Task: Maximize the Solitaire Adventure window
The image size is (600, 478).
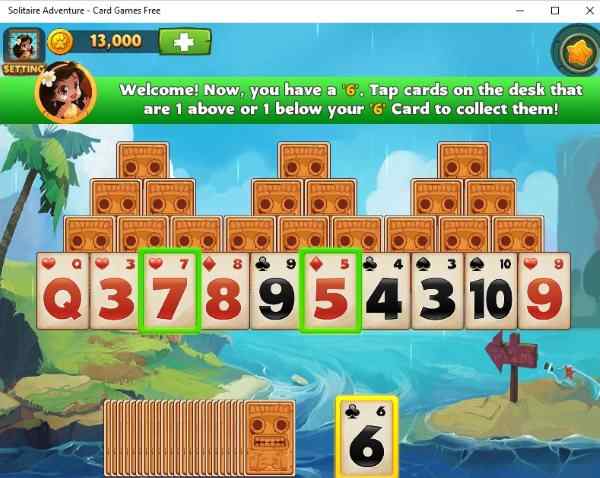Action: [555, 10]
